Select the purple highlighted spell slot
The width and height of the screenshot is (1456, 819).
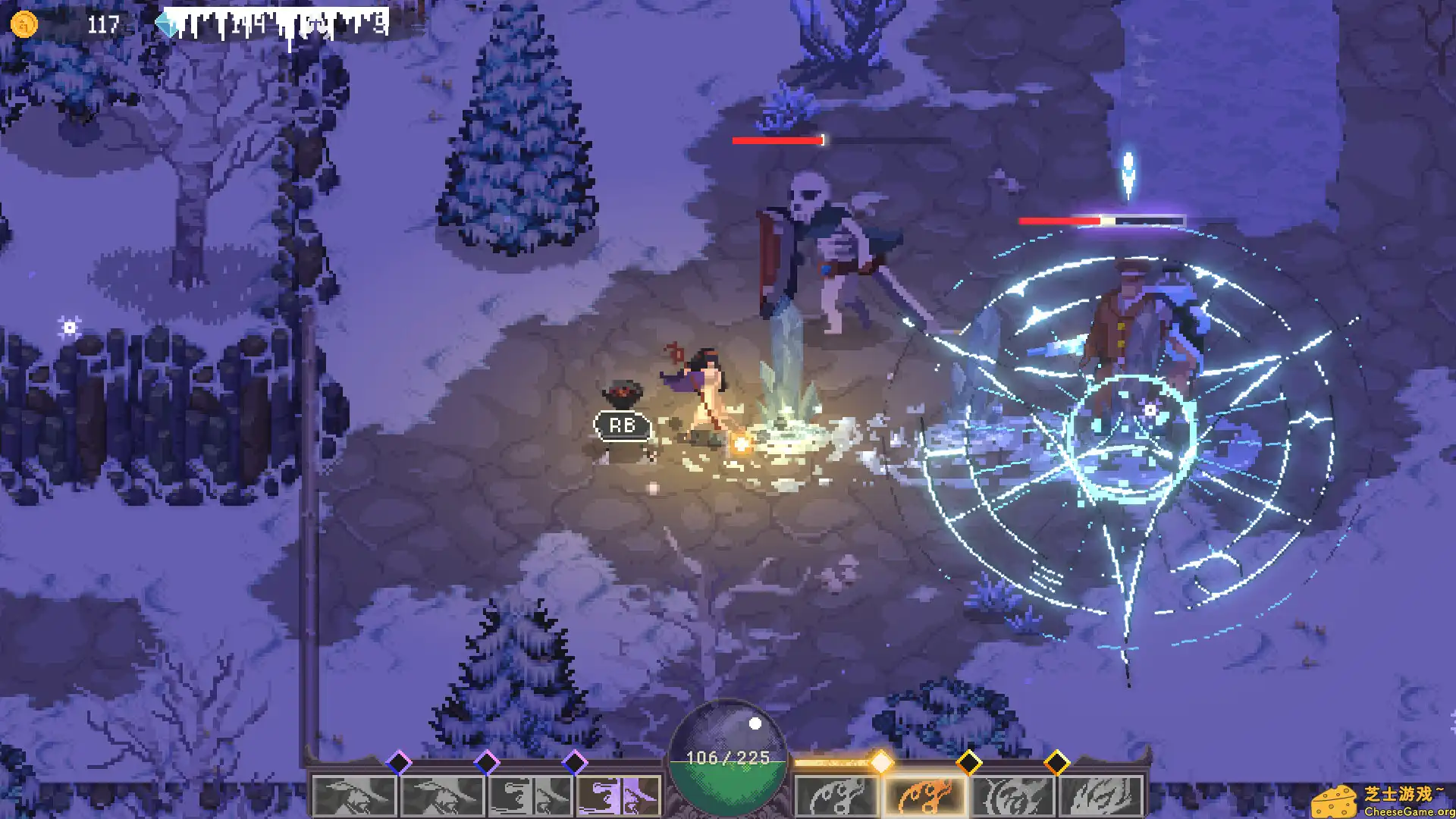(x=618, y=796)
